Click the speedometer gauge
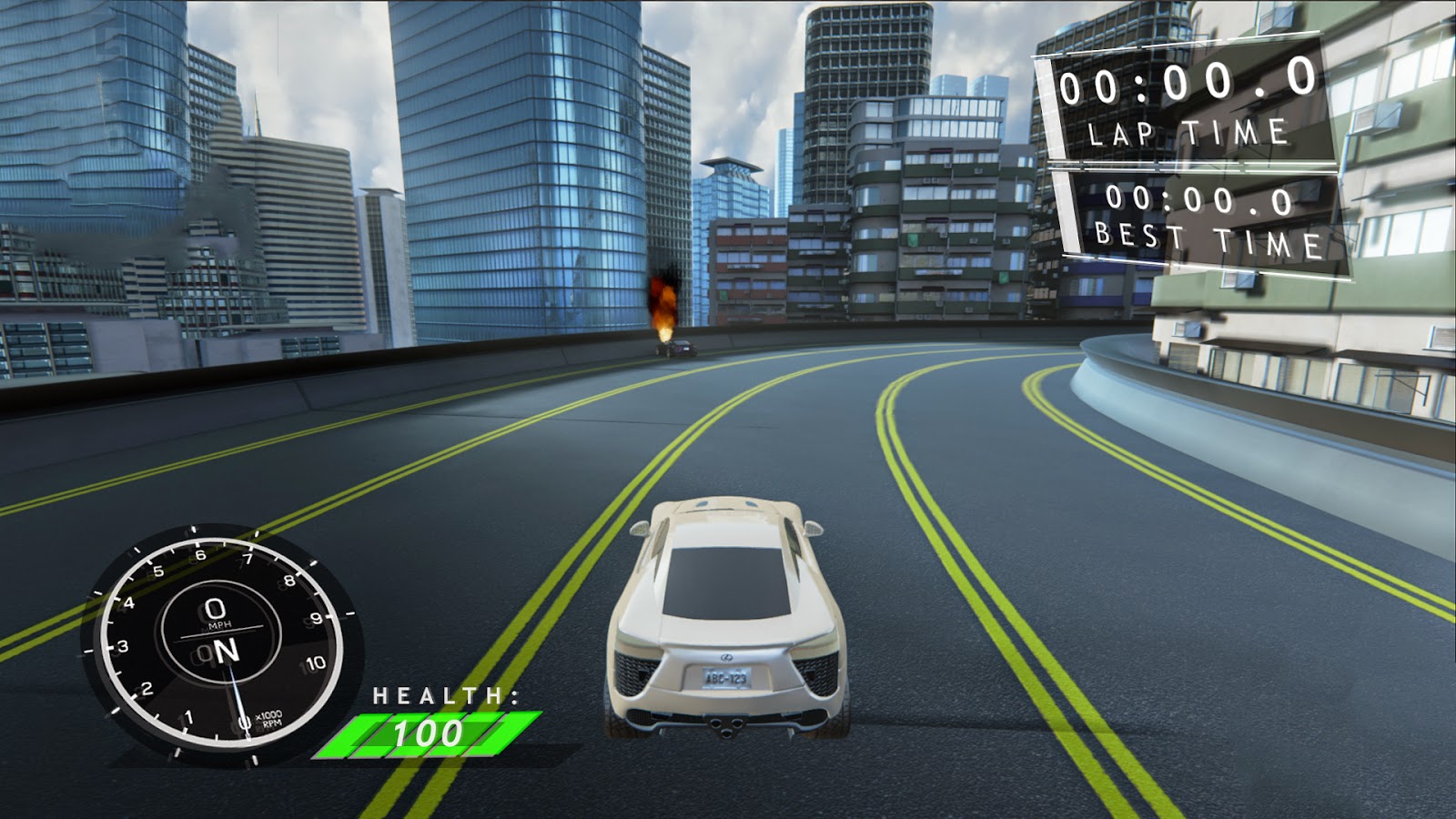This screenshot has height=819, width=1456. point(216,642)
